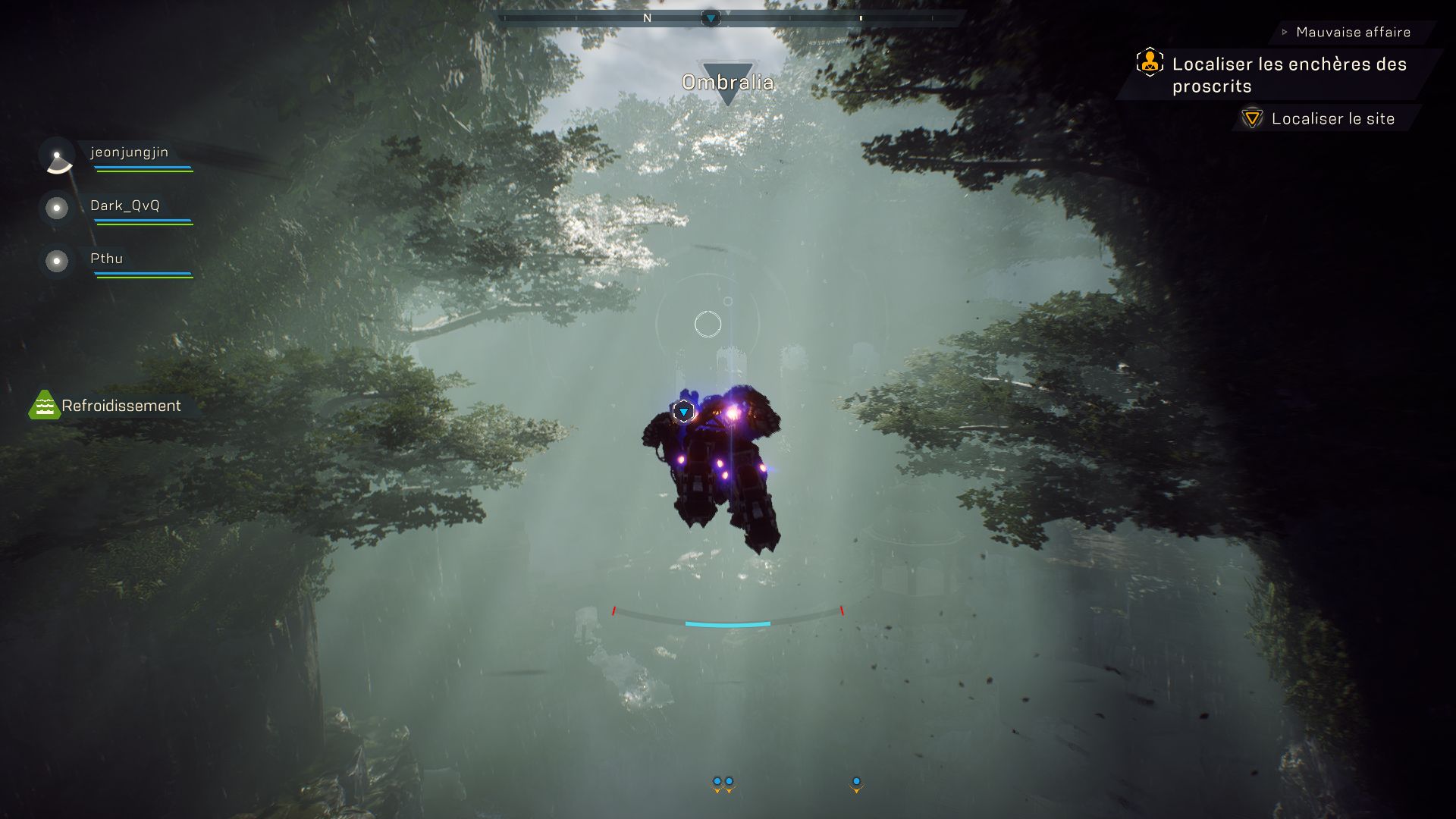Click the Ombralia zone name label
Viewport: 1456px width, 819px height.
[729, 82]
